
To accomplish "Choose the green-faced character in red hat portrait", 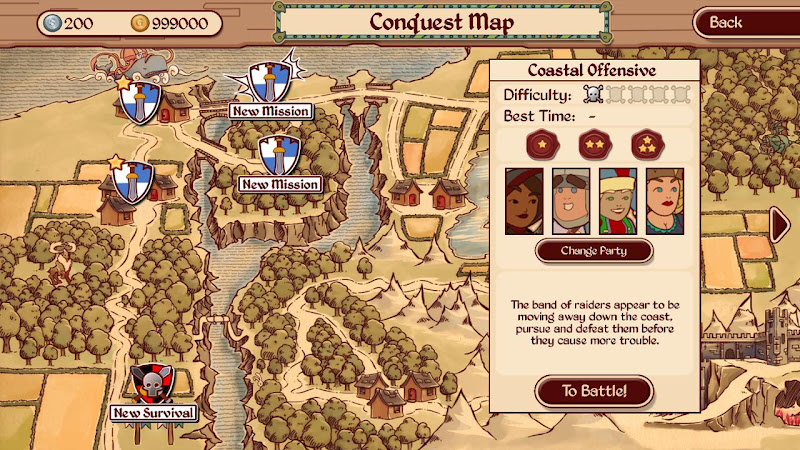I will 617,201.
